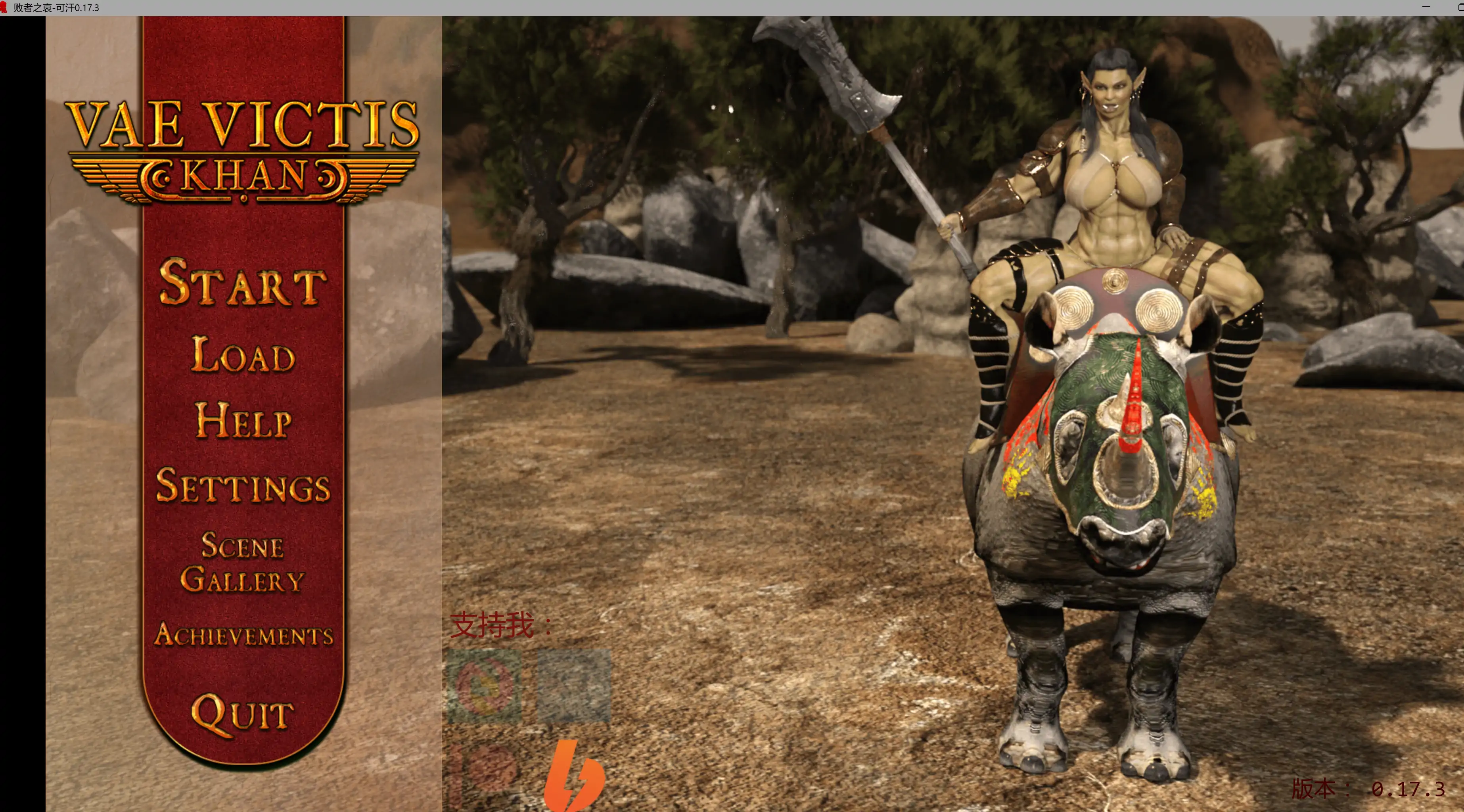Quit the game
Viewport: 1464px width, 812px height.
243,714
